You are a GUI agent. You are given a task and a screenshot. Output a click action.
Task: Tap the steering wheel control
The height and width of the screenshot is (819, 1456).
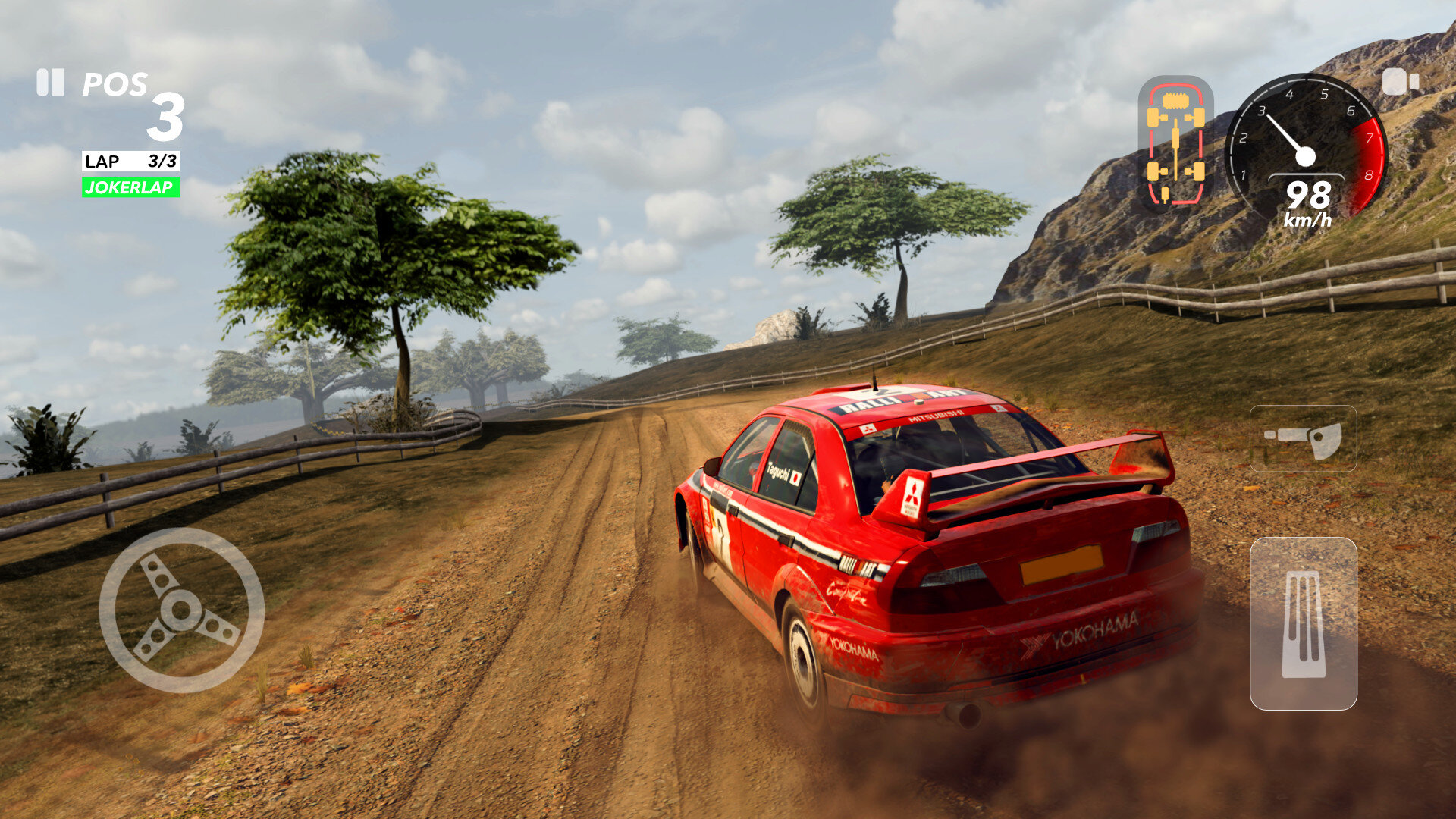182,610
